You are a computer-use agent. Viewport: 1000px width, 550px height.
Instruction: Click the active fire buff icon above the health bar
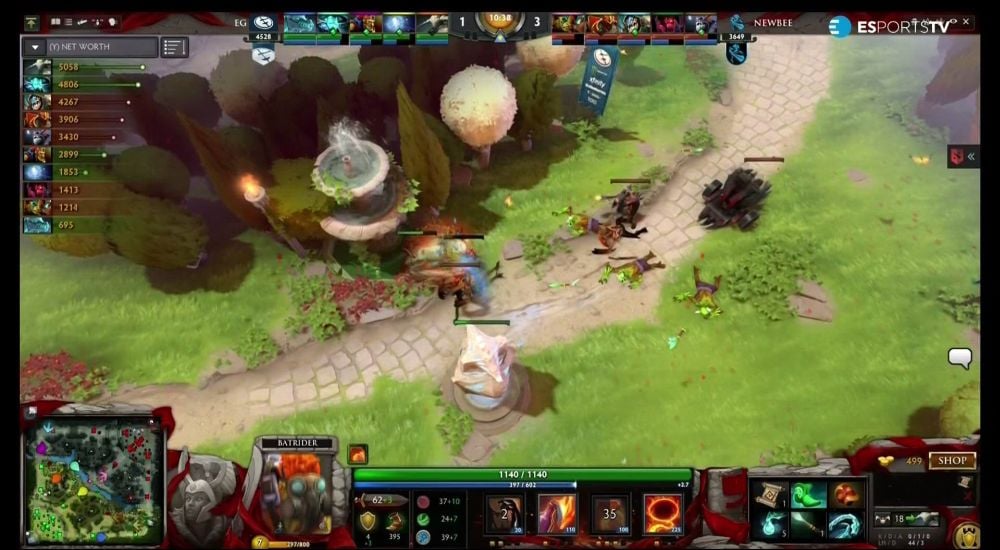click(x=358, y=455)
